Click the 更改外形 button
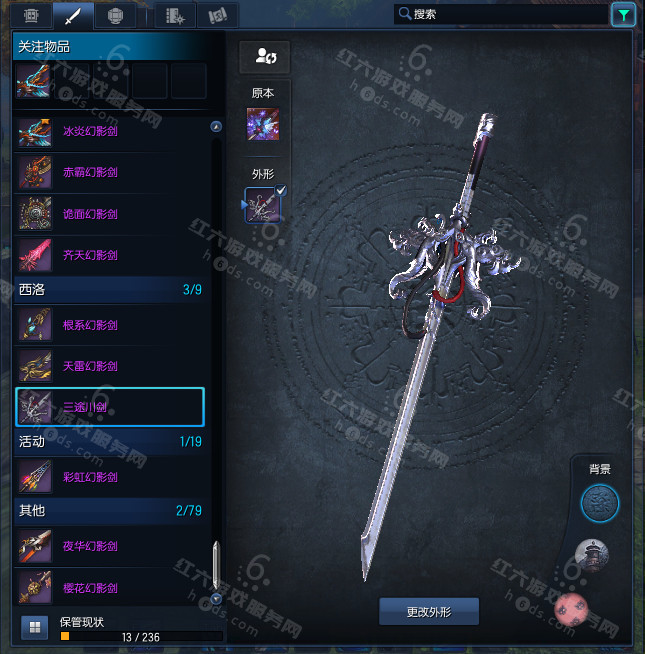 (429, 610)
